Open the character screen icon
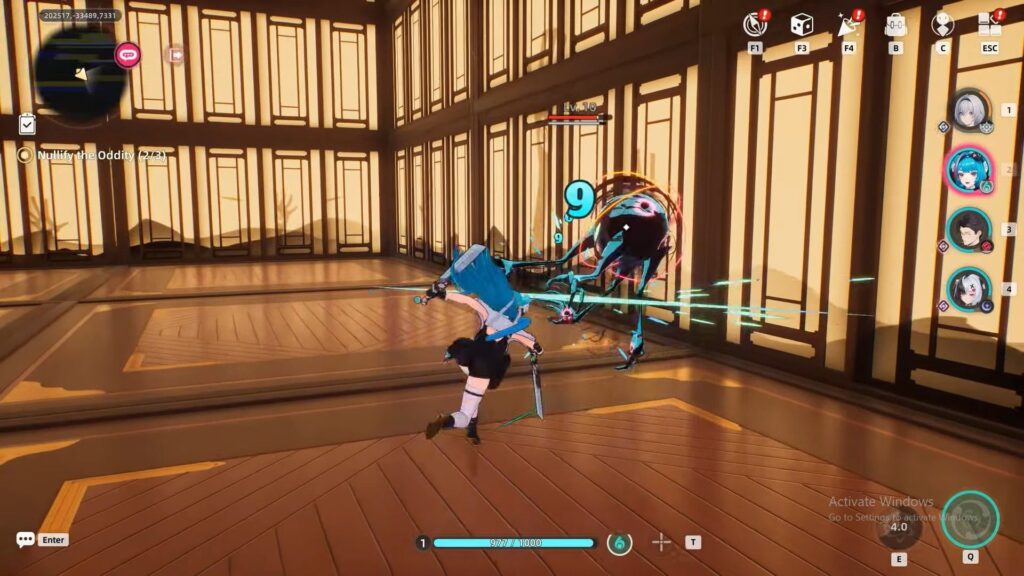The image size is (1024, 576). coord(942,25)
